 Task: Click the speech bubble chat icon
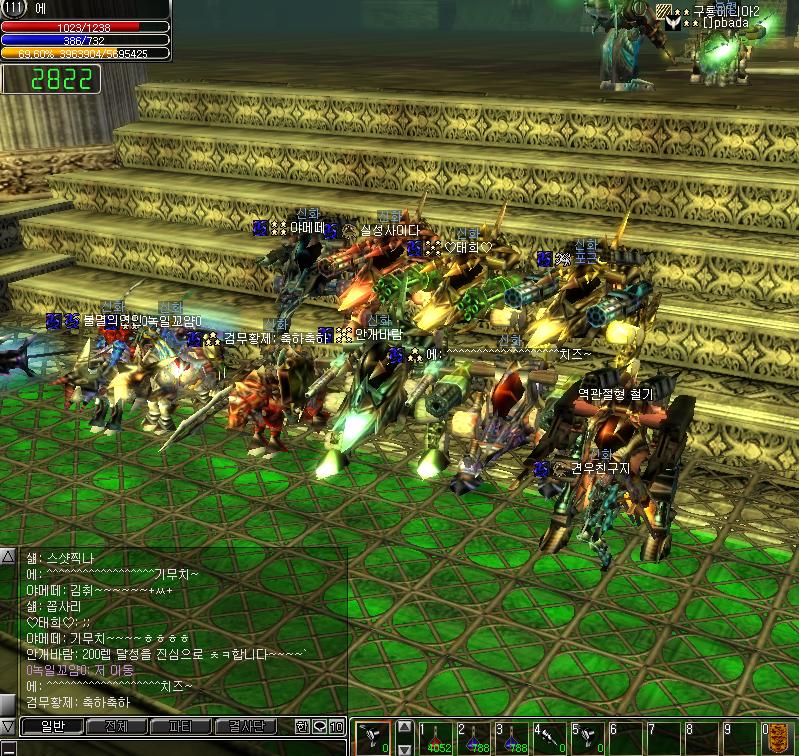coord(320,727)
